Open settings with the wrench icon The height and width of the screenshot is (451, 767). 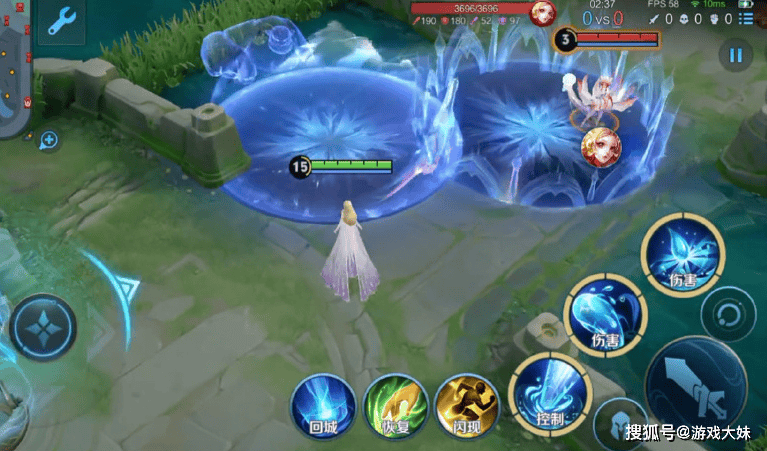(61, 21)
